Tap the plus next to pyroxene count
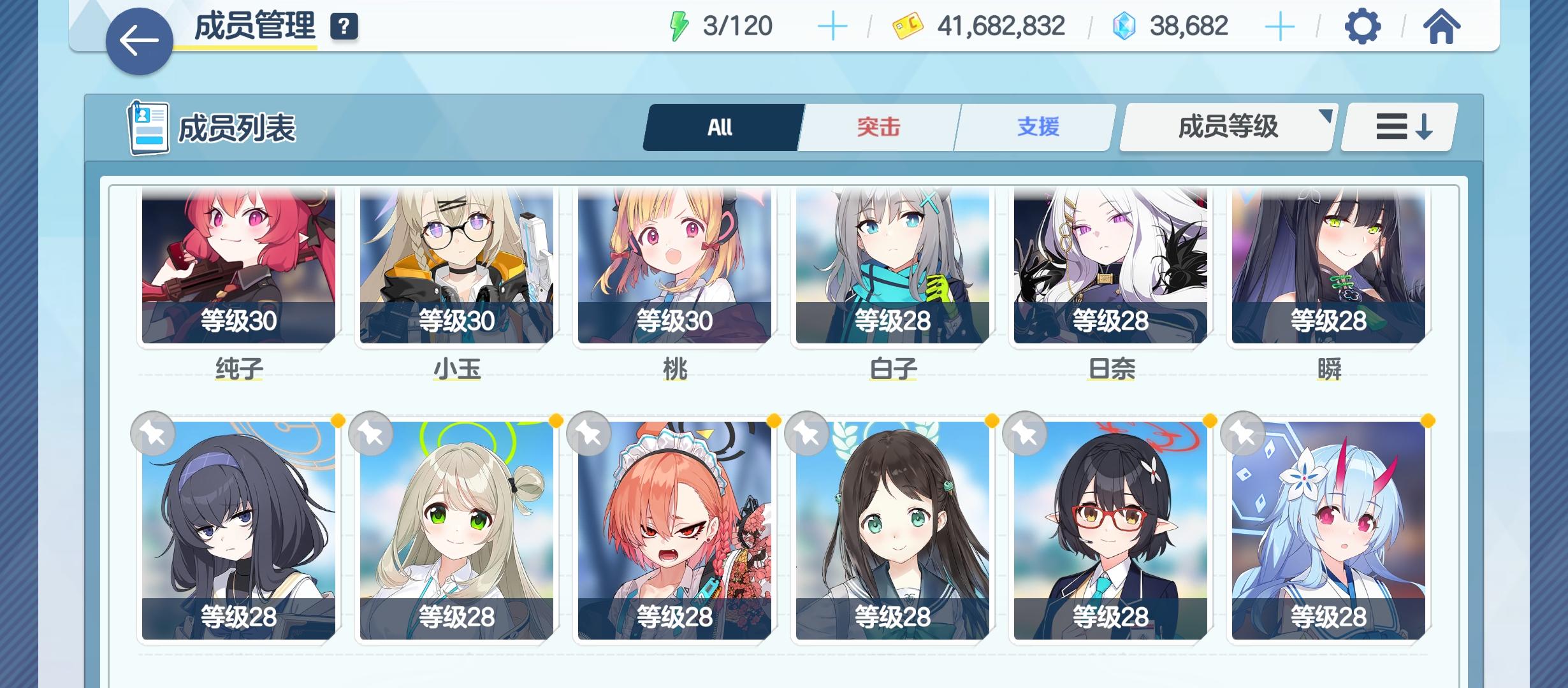 click(1279, 25)
